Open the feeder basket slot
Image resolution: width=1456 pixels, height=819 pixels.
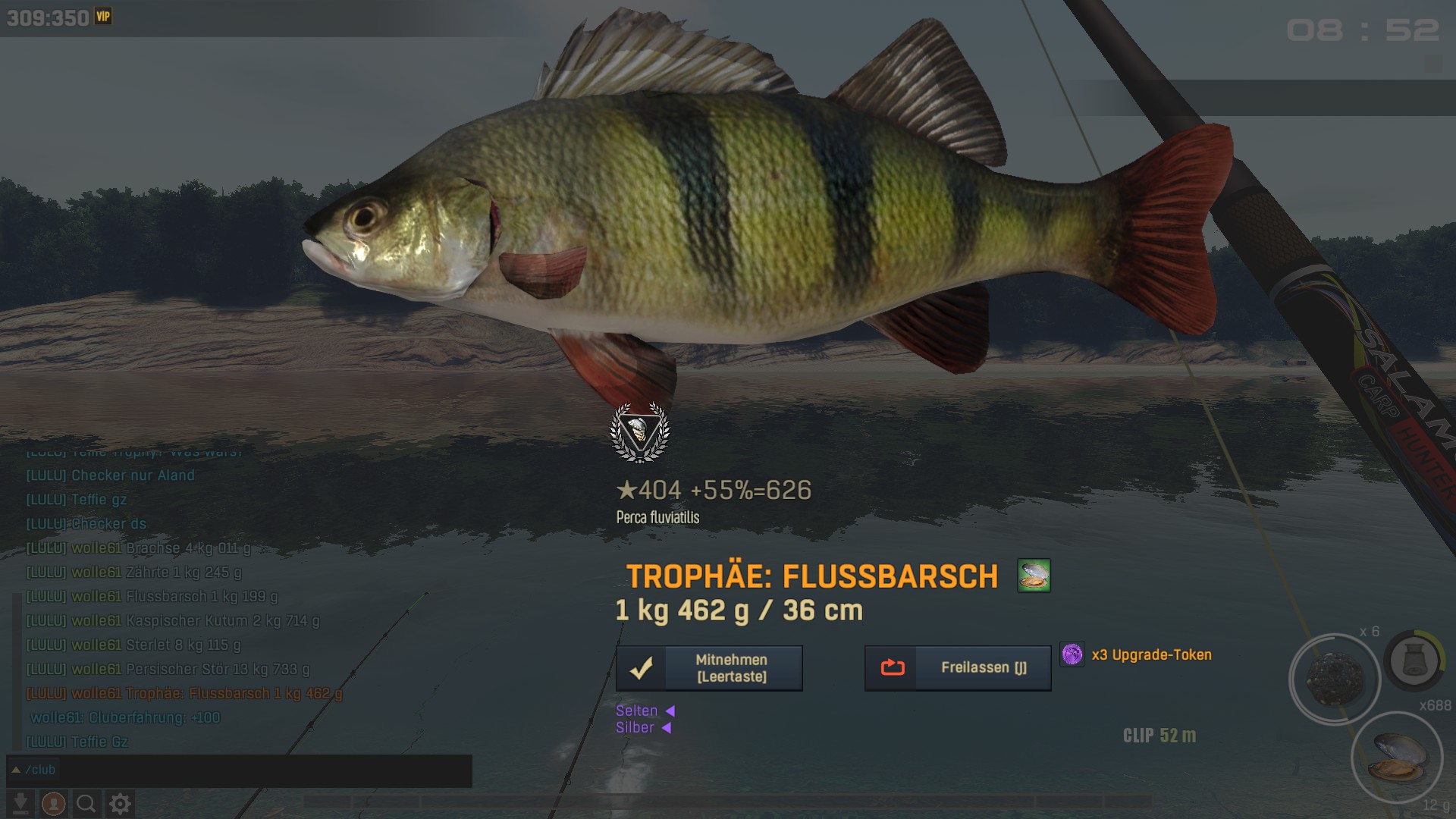tap(1414, 660)
